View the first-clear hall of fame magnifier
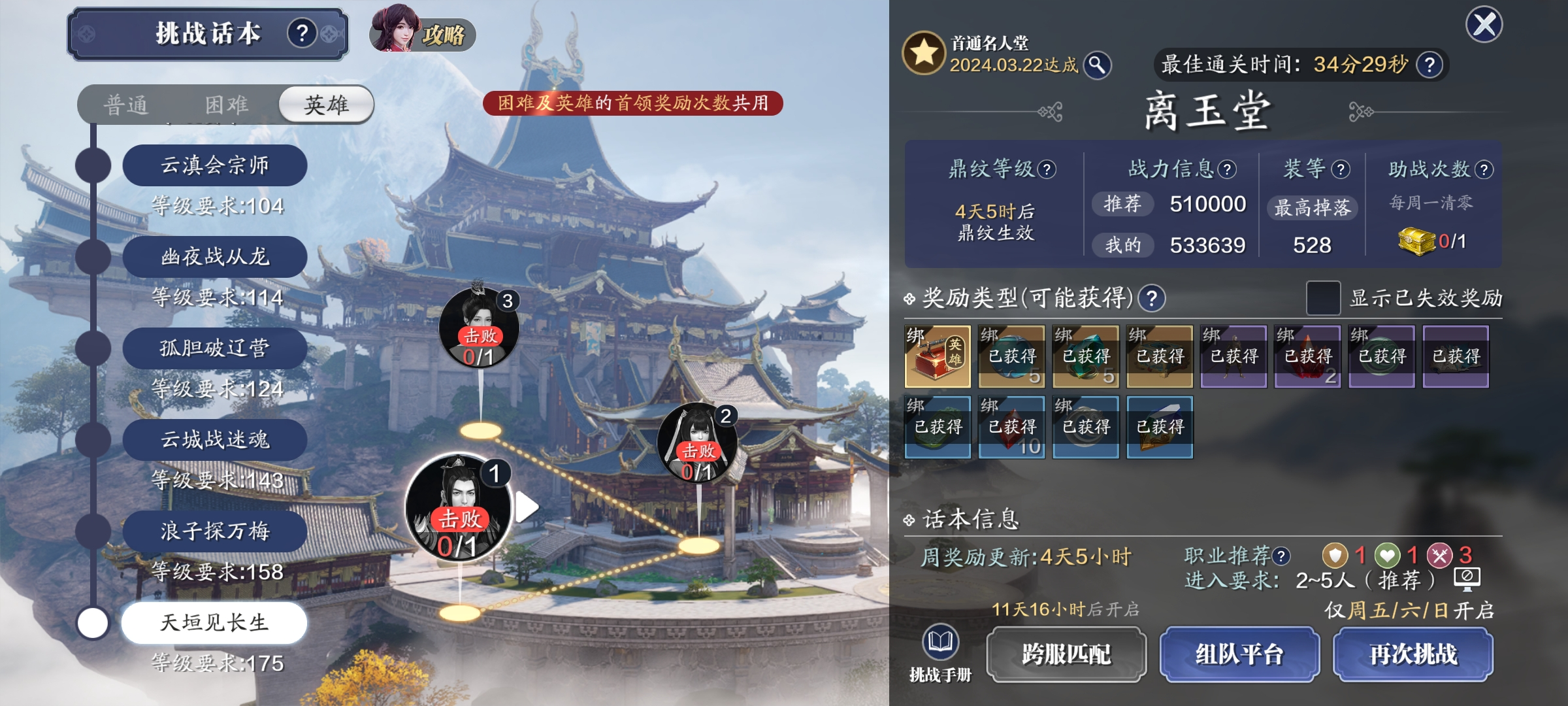 [x=1098, y=65]
